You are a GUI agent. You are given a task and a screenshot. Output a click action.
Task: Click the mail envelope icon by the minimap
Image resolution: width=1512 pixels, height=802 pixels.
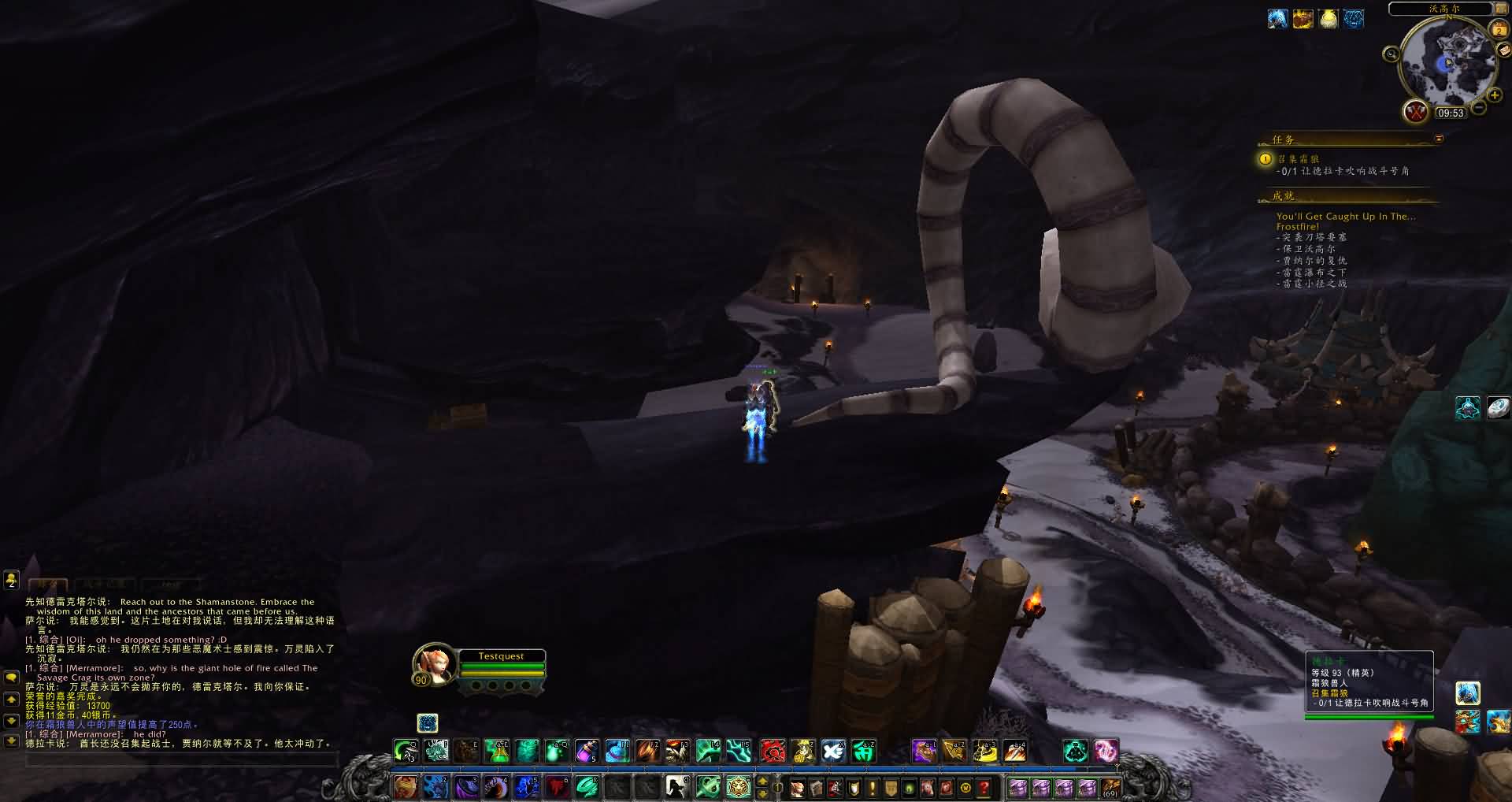click(1503, 49)
